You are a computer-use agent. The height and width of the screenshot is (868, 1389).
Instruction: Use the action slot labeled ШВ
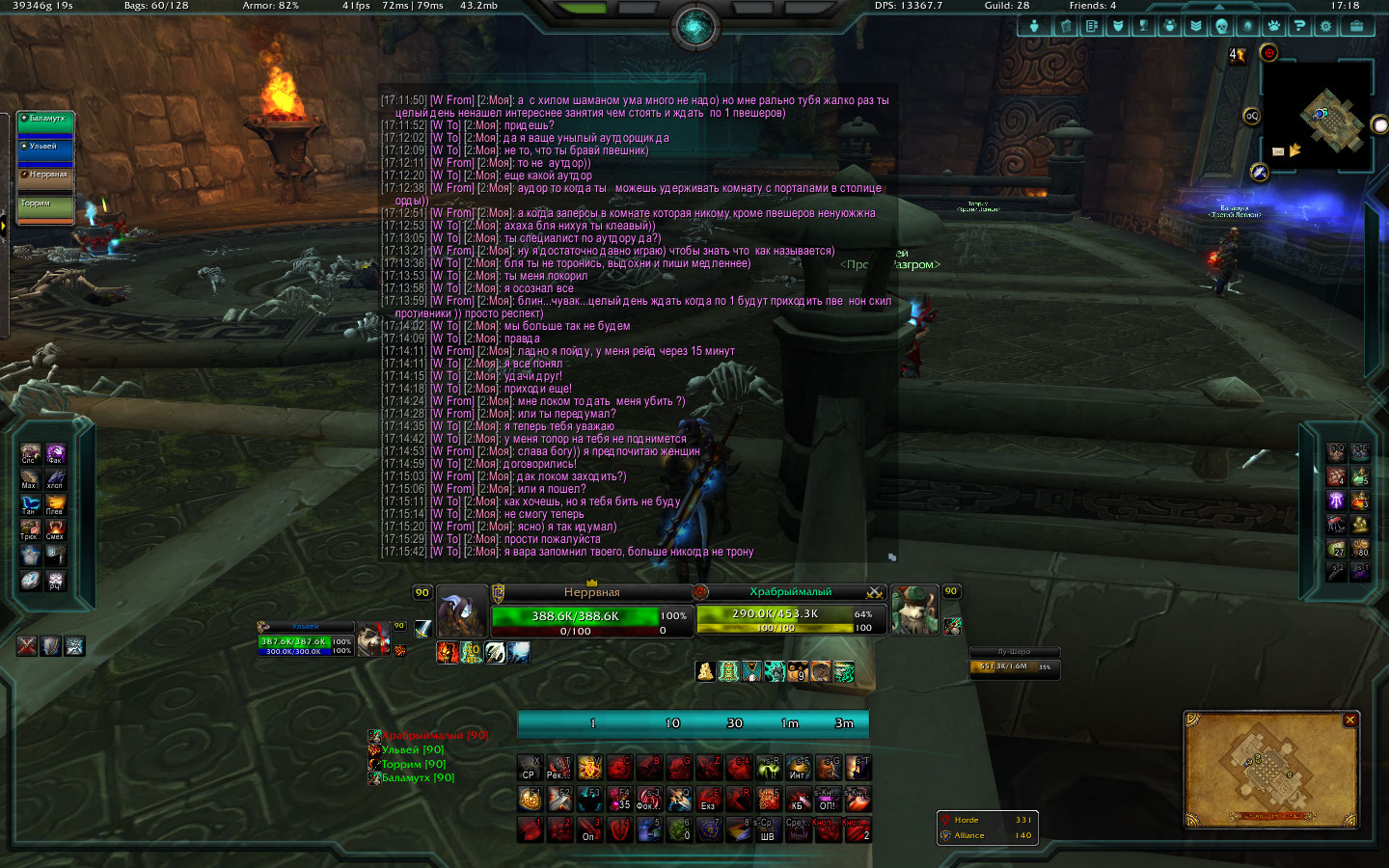pos(767,829)
